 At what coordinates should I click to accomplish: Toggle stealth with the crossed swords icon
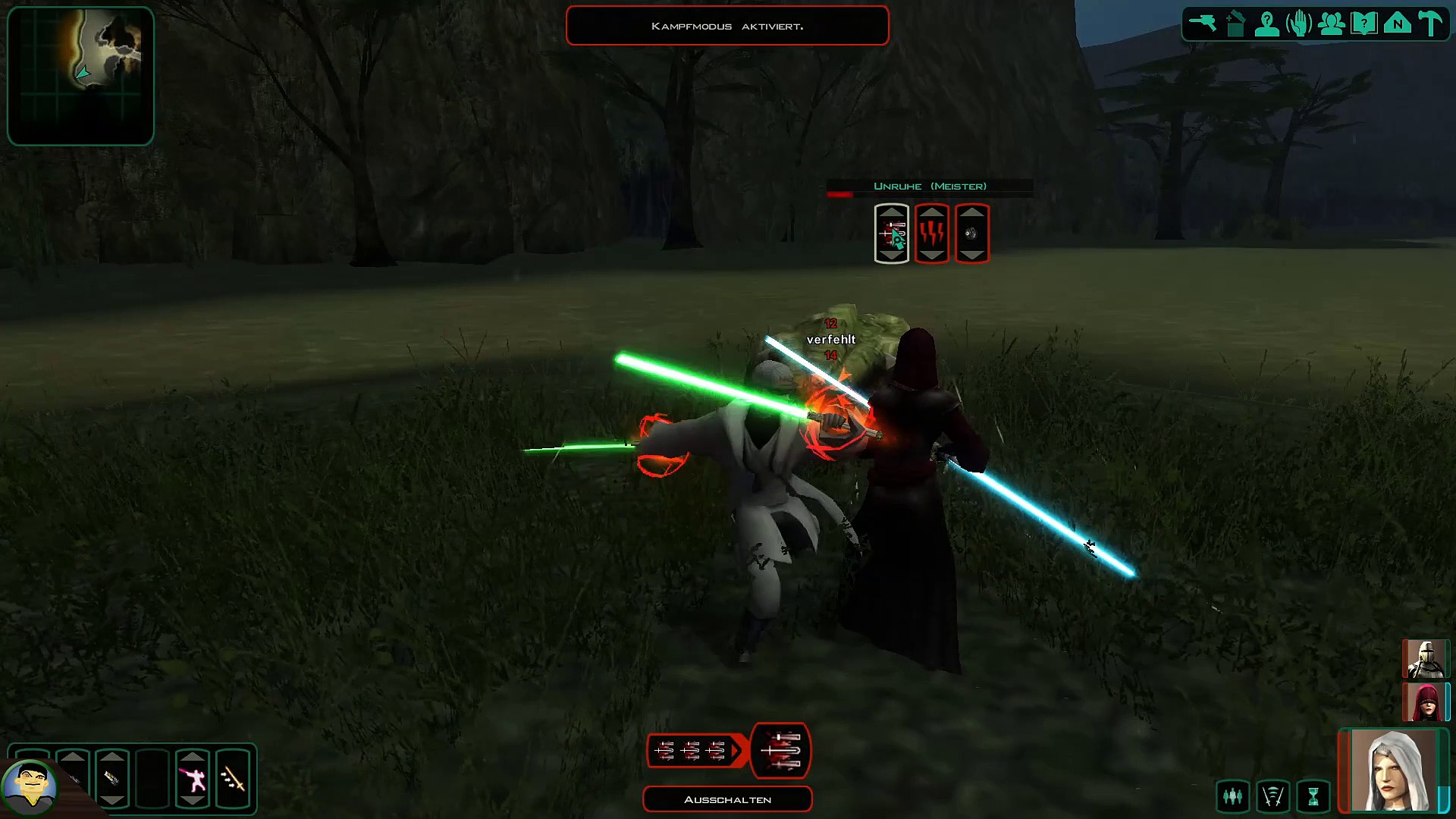point(1273,796)
